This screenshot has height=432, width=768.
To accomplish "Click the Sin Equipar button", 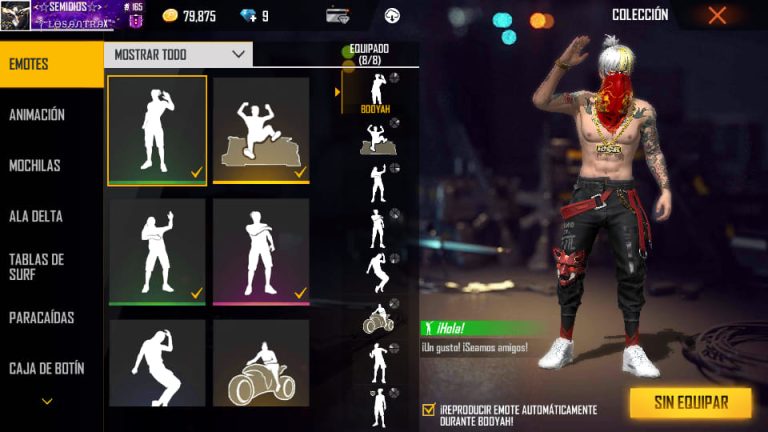I will (690, 403).
